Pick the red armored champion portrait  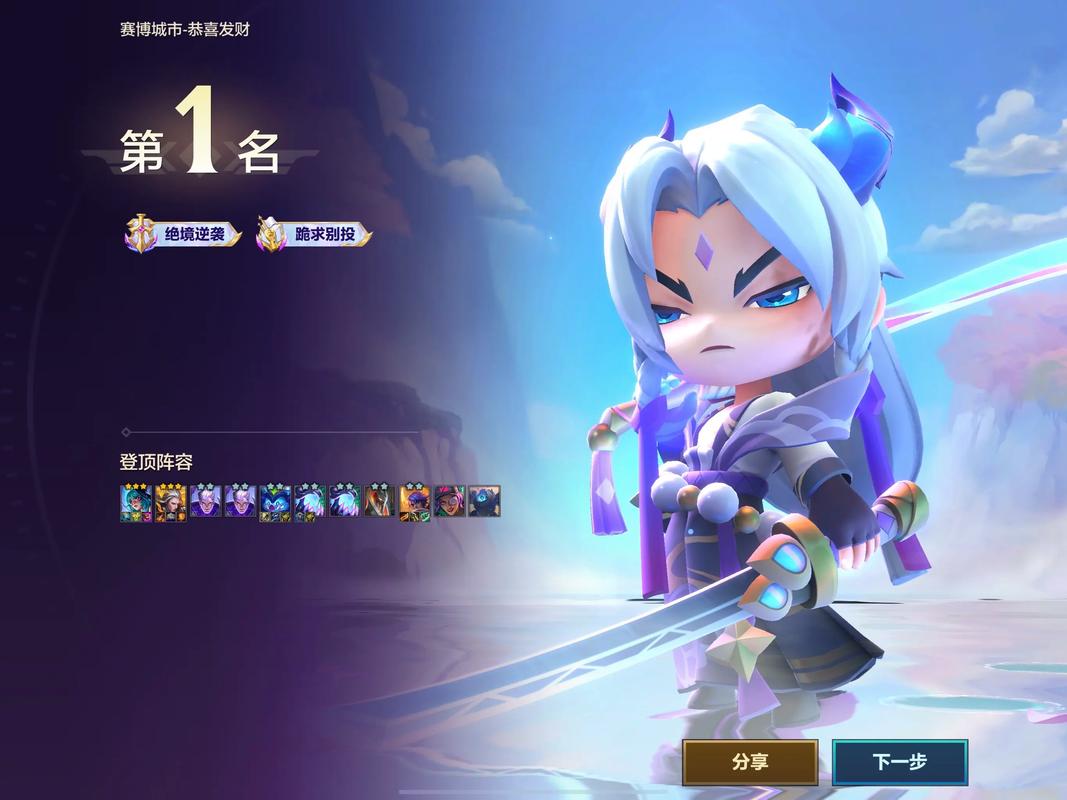coord(380,501)
